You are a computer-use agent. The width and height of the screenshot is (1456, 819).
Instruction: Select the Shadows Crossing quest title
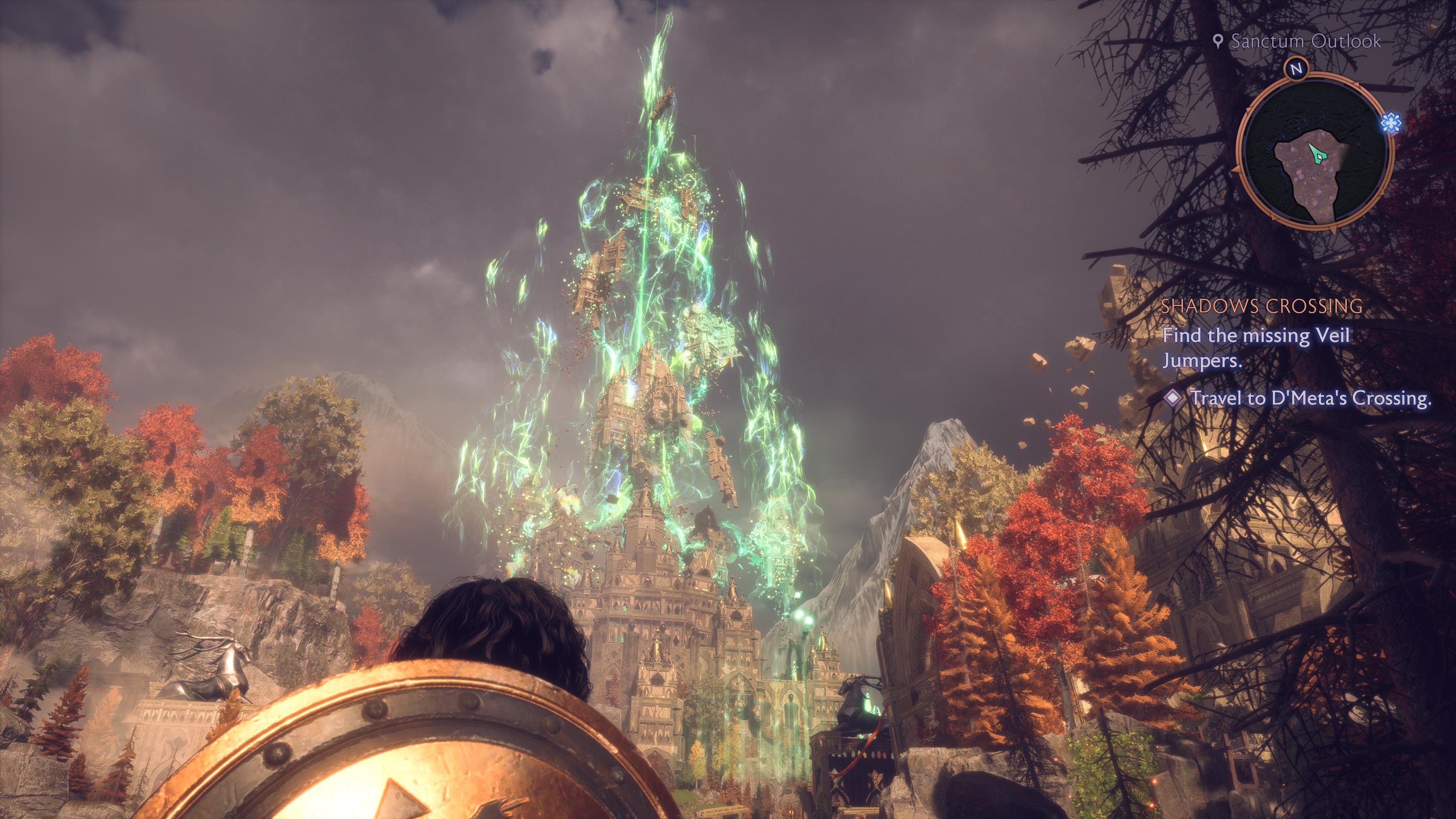coord(1261,306)
